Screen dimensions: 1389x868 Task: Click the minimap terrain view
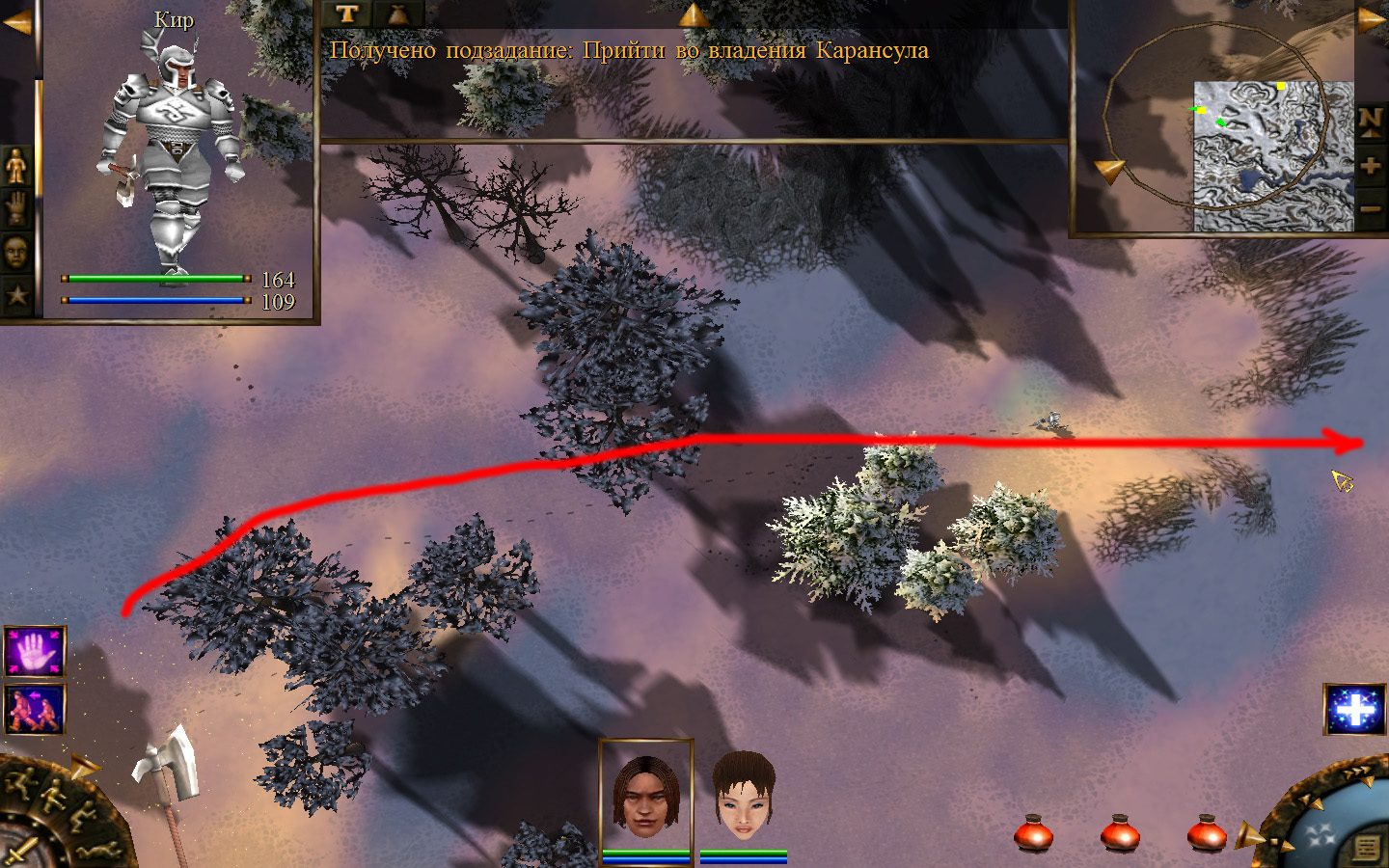tap(1273, 156)
